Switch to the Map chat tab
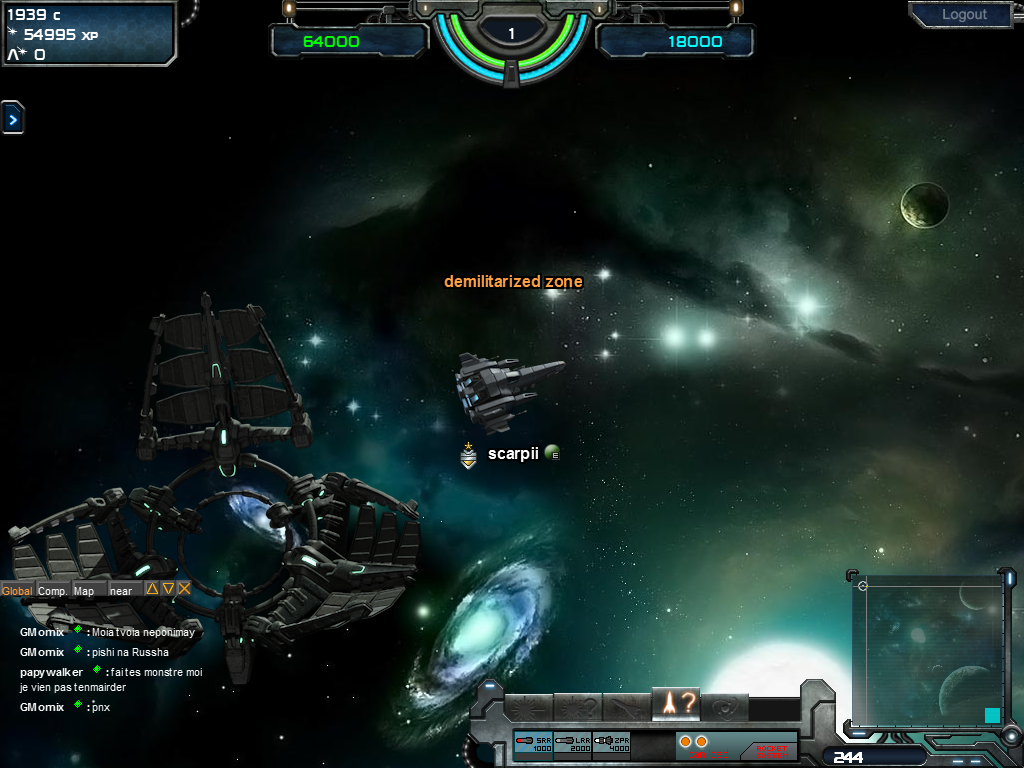The height and width of the screenshot is (768, 1024). tap(84, 590)
